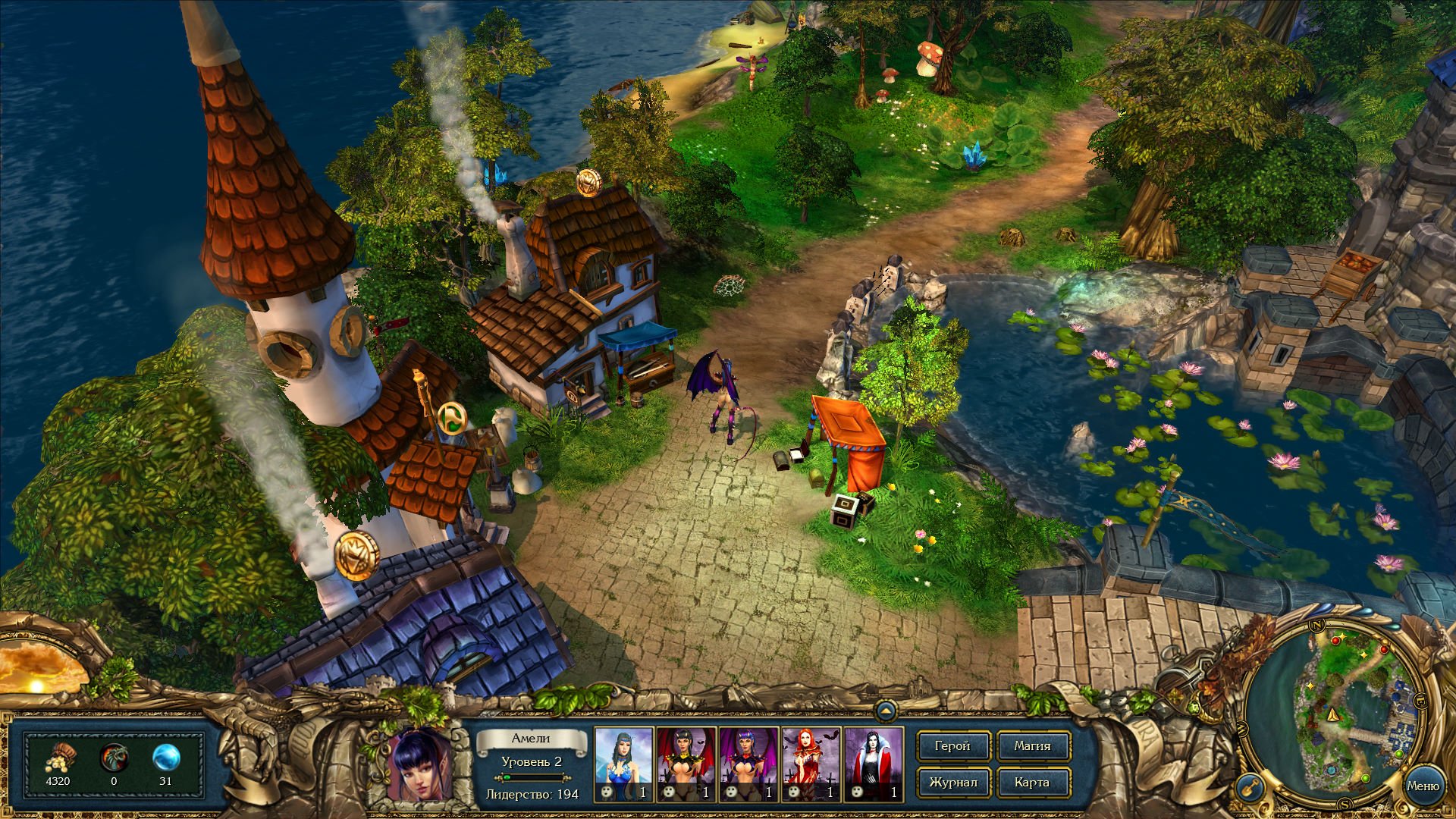Select the red-winged demoness unit slot
Image resolution: width=1456 pixels, height=819 pixels.
pyautogui.click(x=686, y=764)
